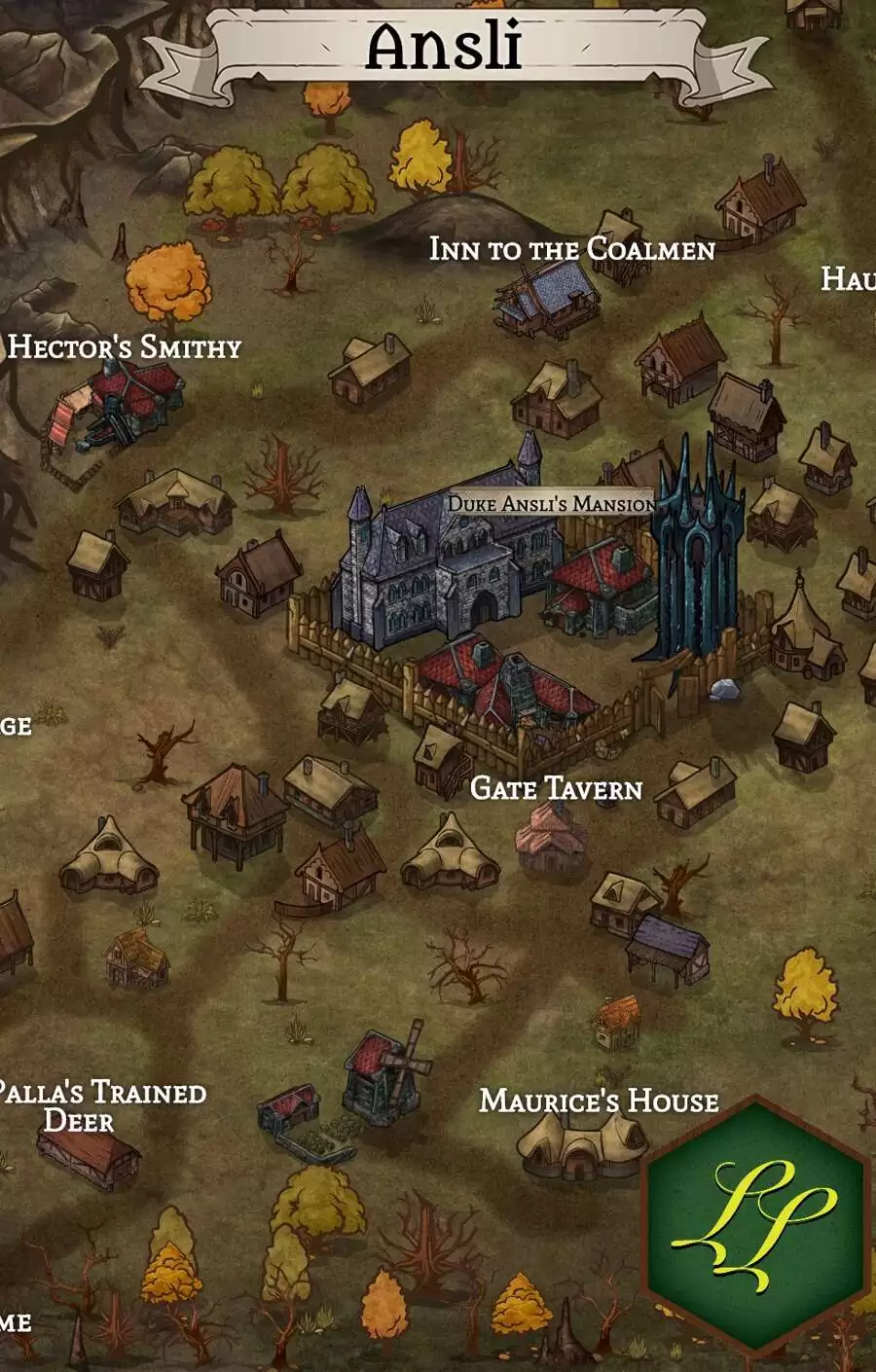The width and height of the screenshot is (876, 1372).
Task: Select Maurice's House location label
Action: click(x=599, y=1101)
